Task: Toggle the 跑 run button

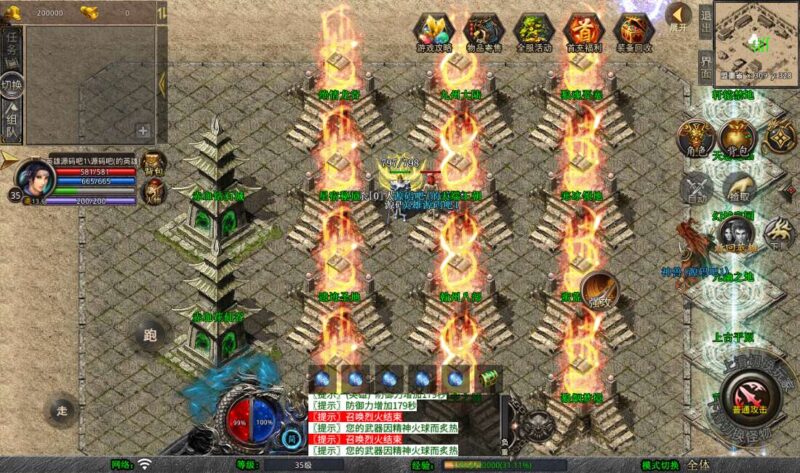Action: pos(149,334)
